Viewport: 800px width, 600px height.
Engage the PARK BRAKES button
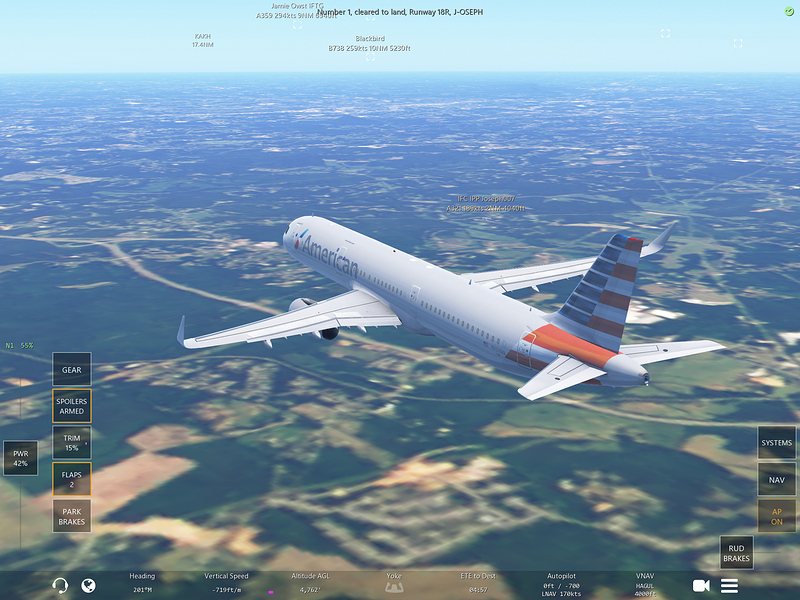tap(72, 516)
